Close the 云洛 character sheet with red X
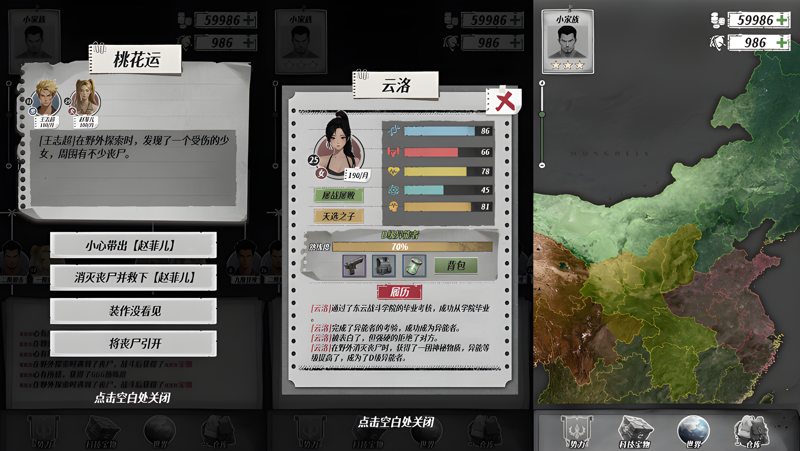 coord(503,99)
